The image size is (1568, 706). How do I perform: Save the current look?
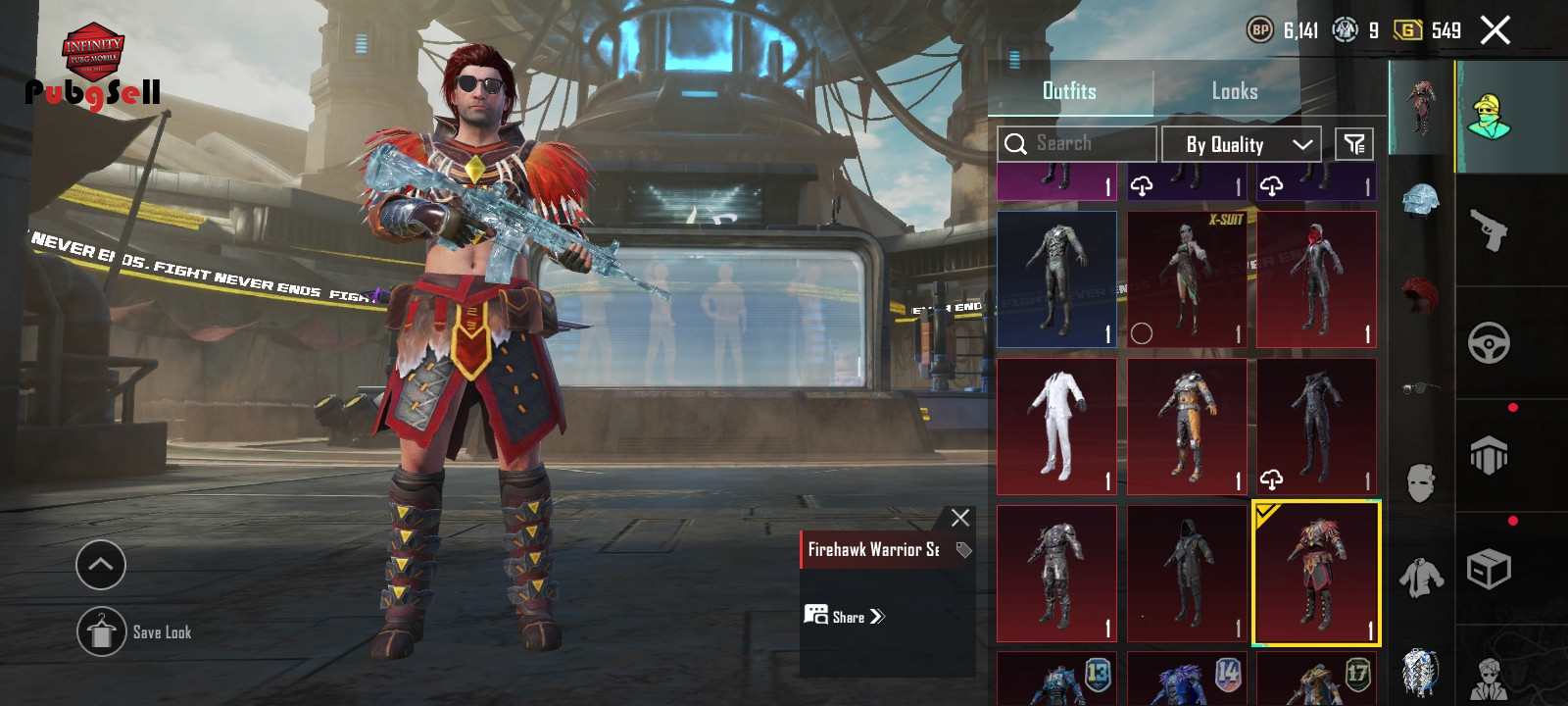[x=102, y=632]
